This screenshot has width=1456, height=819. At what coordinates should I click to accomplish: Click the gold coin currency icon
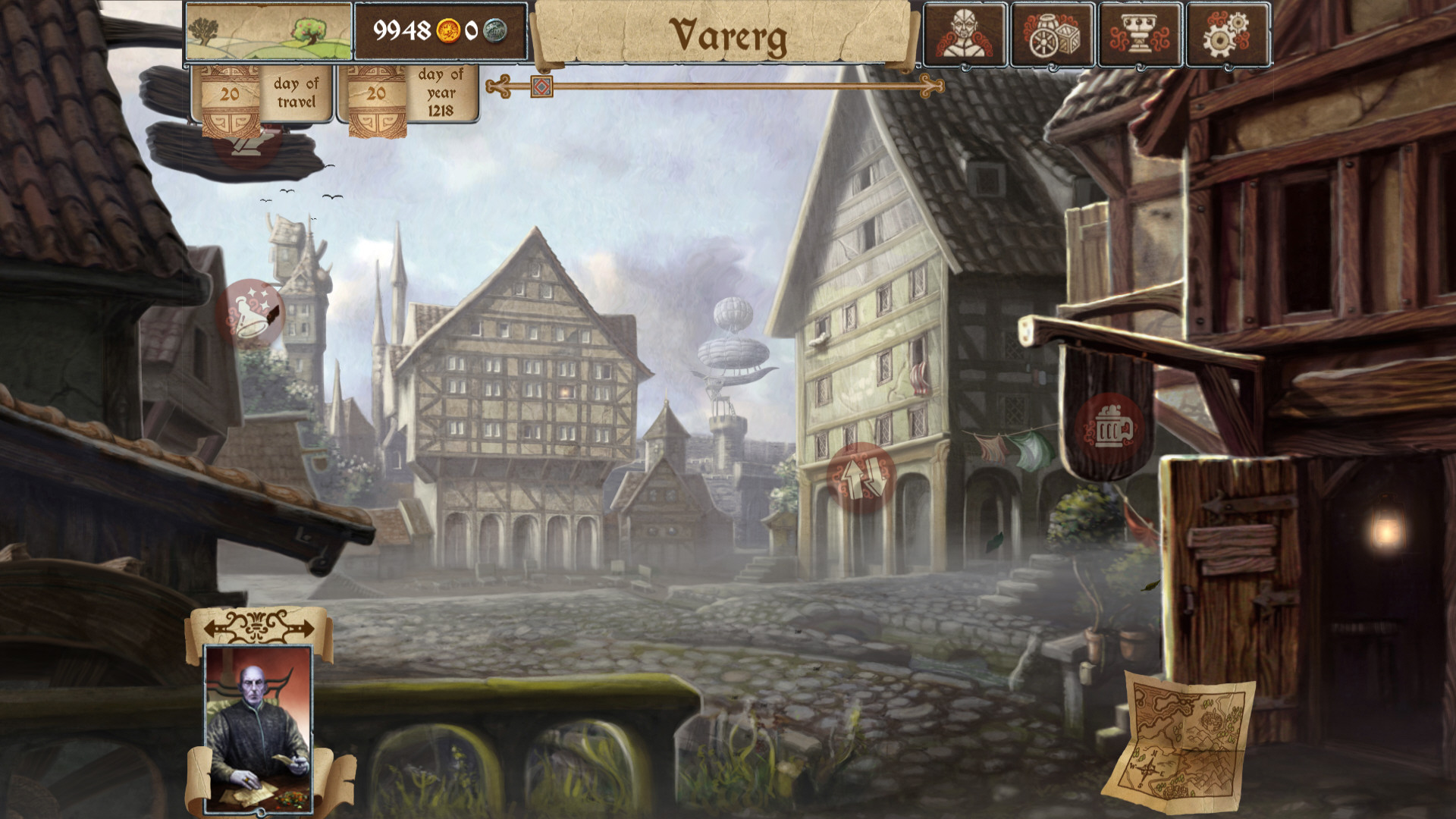coord(449,31)
